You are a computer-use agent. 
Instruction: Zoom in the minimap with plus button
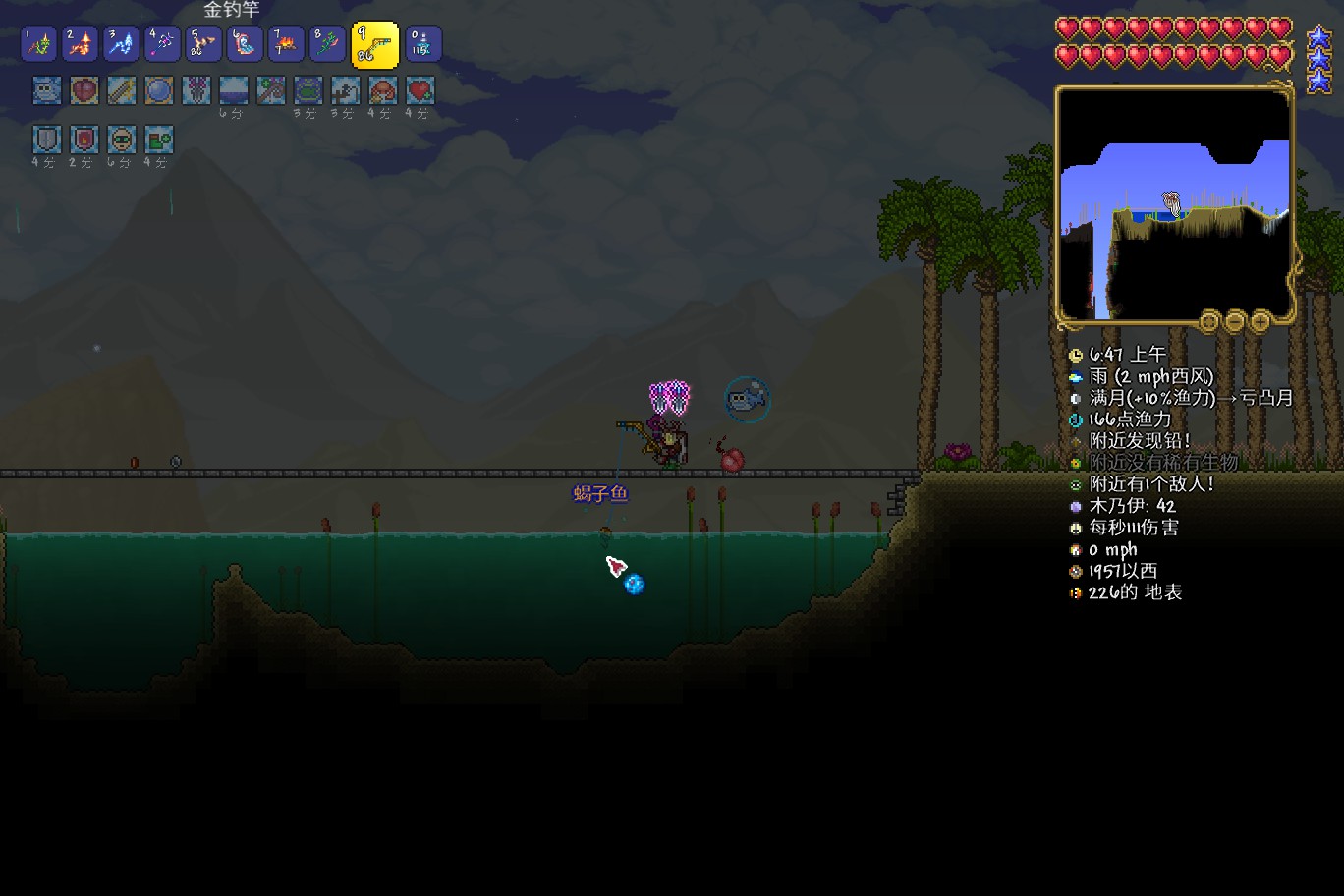click(x=1260, y=321)
